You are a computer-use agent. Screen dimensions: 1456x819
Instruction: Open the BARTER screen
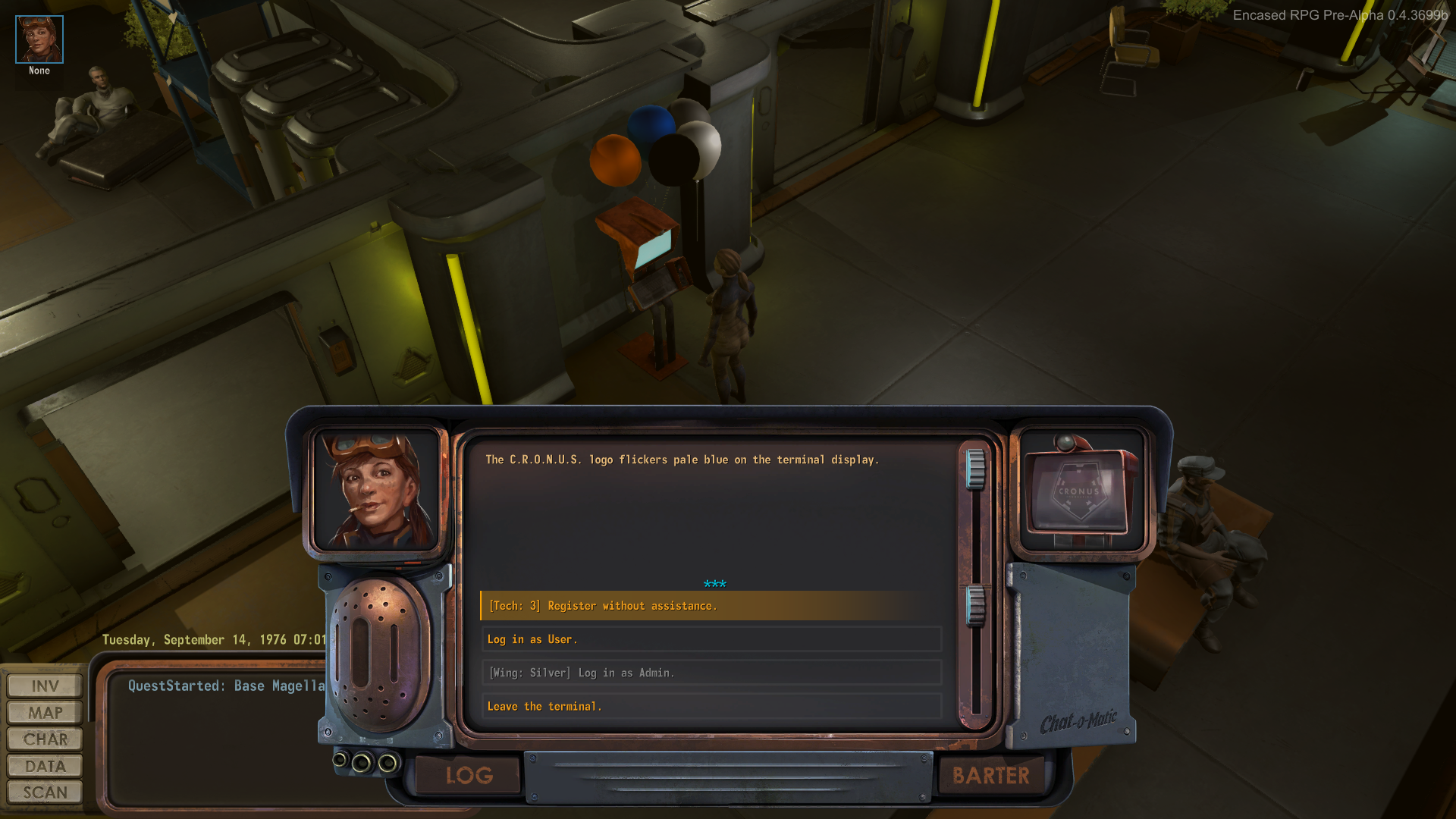990,775
